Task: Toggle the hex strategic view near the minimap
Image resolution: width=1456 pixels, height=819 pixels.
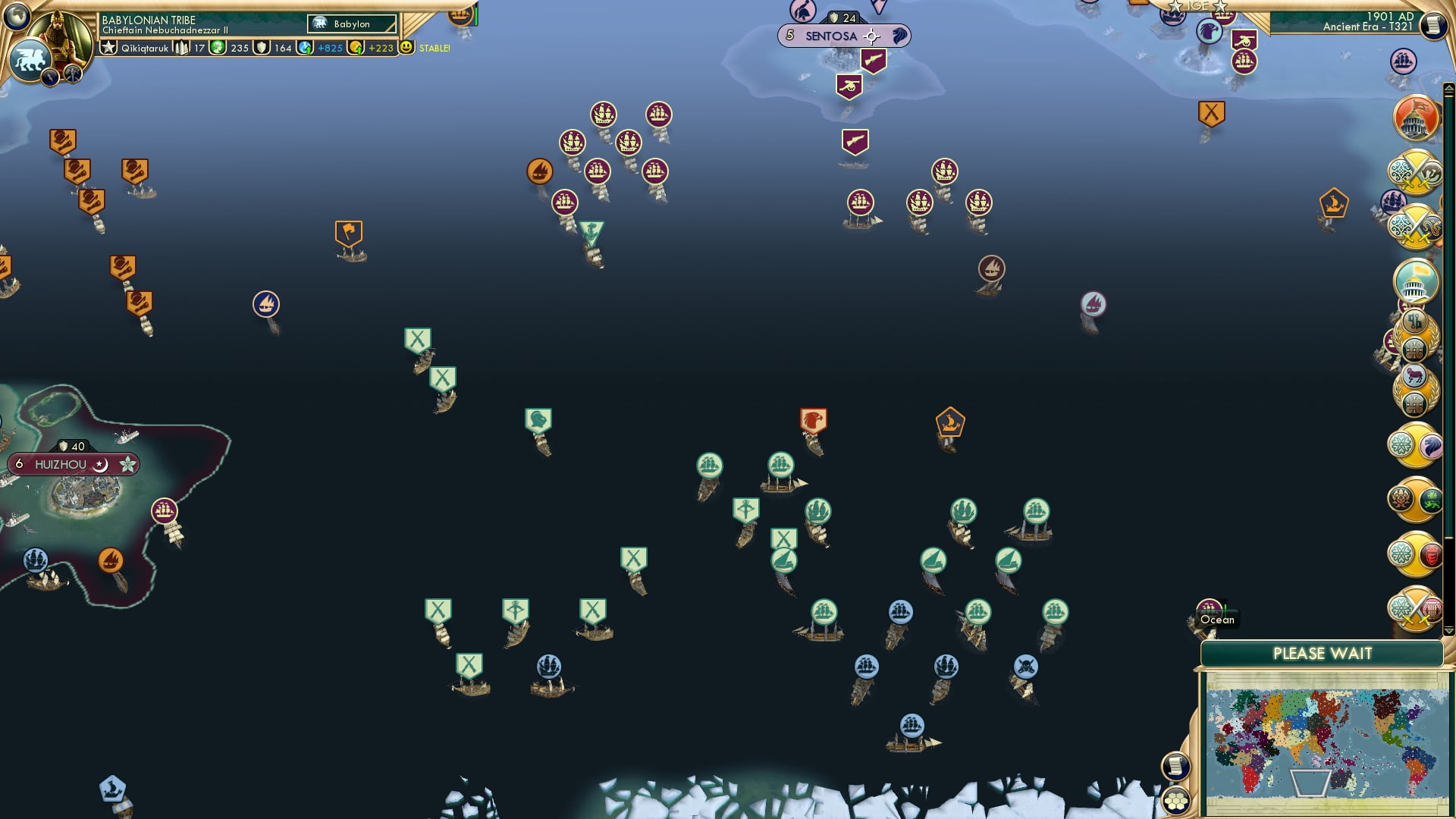Action: coord(1175,802)
